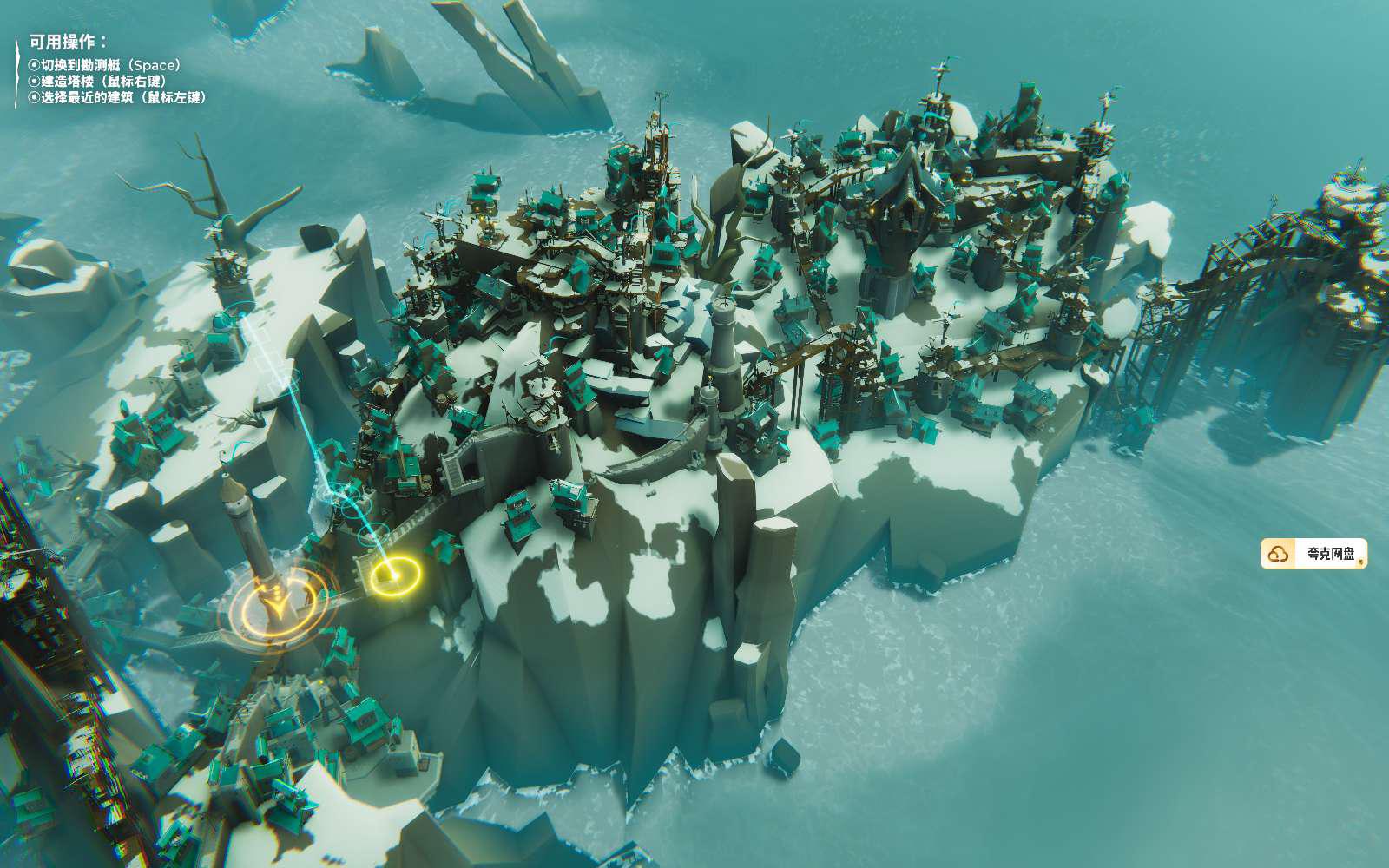Select the yellow glowing ring build marker
This screenshot has width=1389, height=868.
[x=395, y=574]
